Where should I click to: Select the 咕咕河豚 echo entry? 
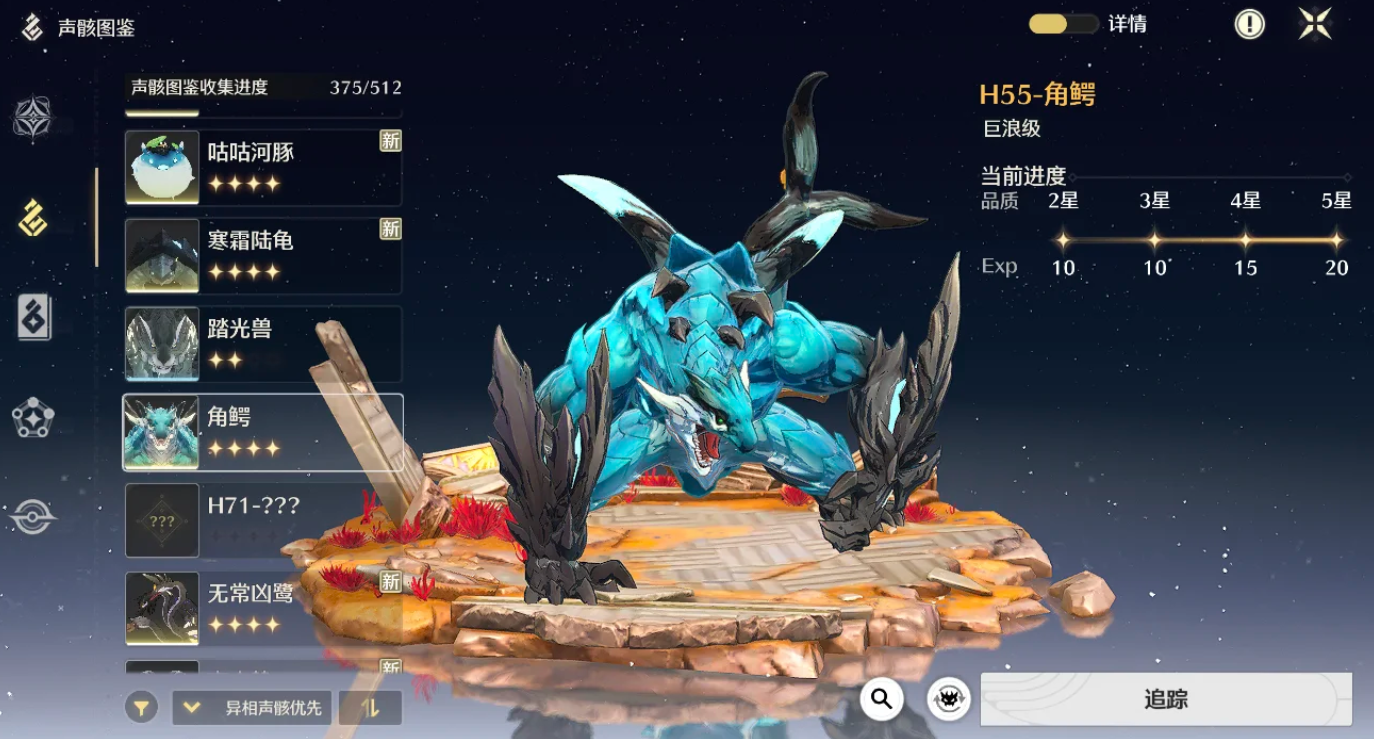click(x=262, y=165)
